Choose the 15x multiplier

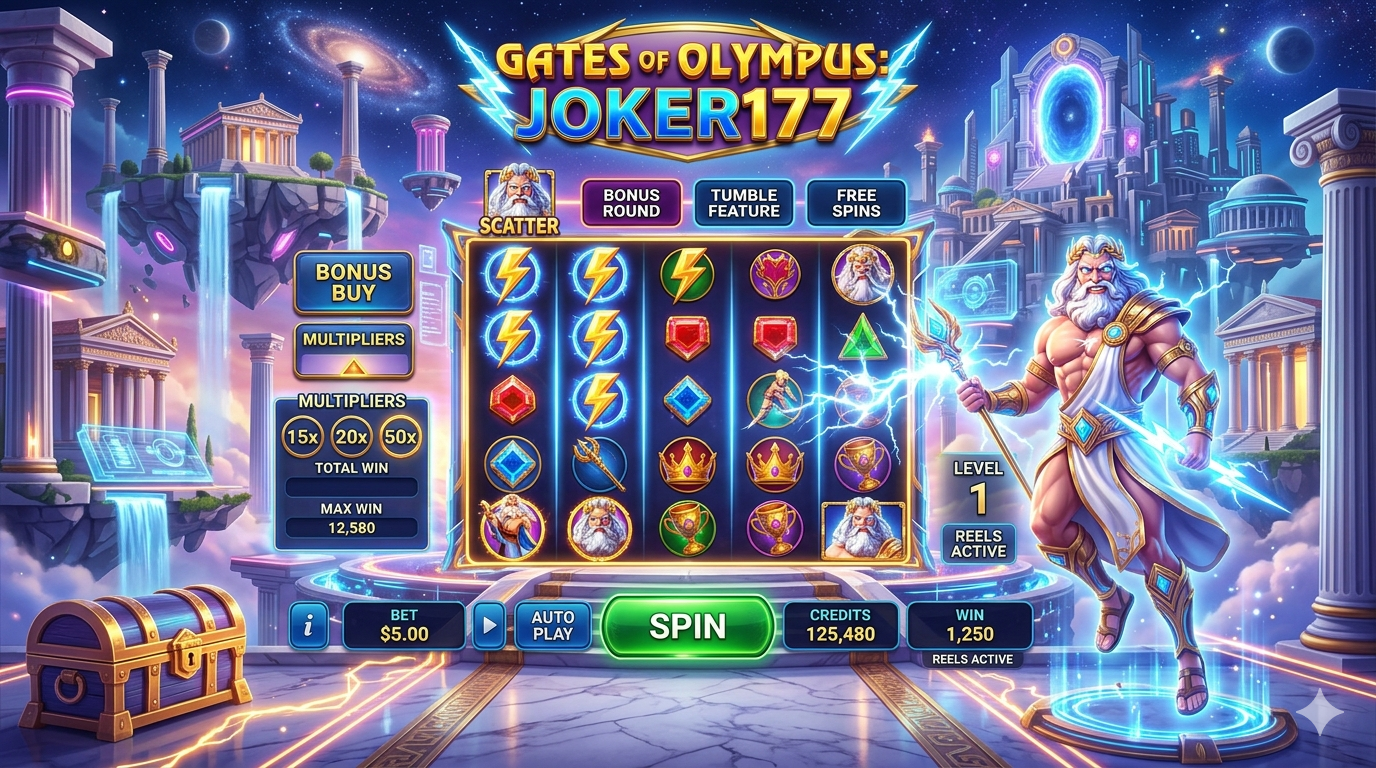[x=301, y=436]
